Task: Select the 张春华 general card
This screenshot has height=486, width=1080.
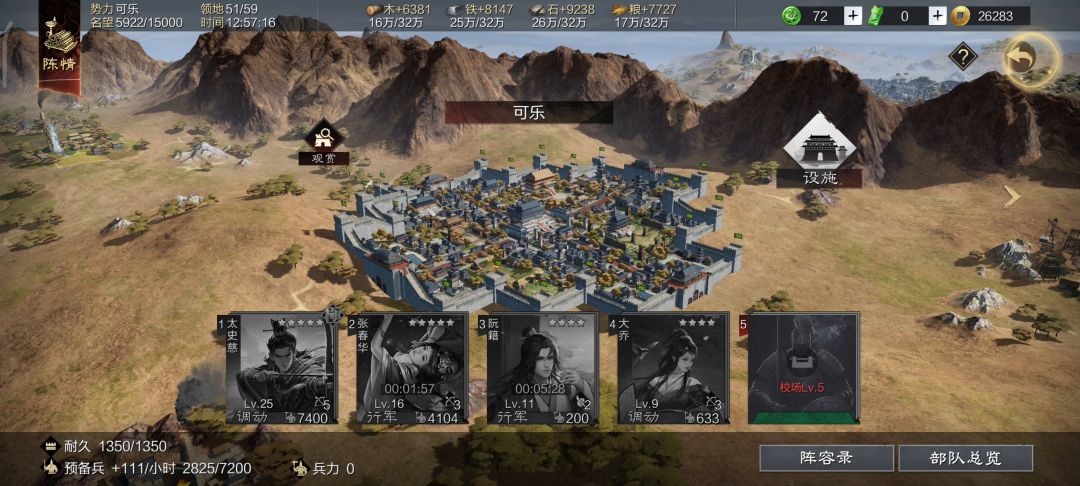Action: click(x=410, y=369)
